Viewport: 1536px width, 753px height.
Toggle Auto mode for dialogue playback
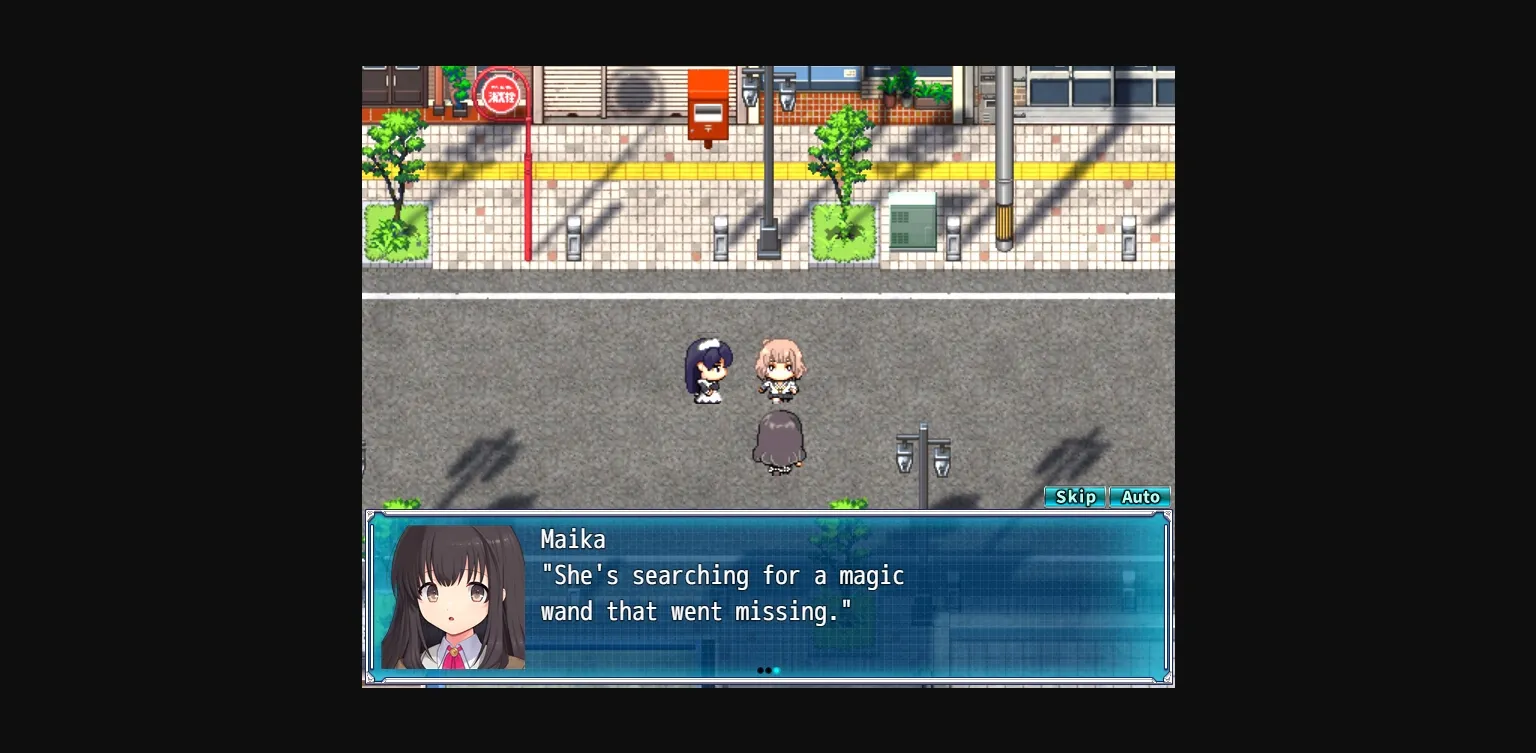[1140, 497]
